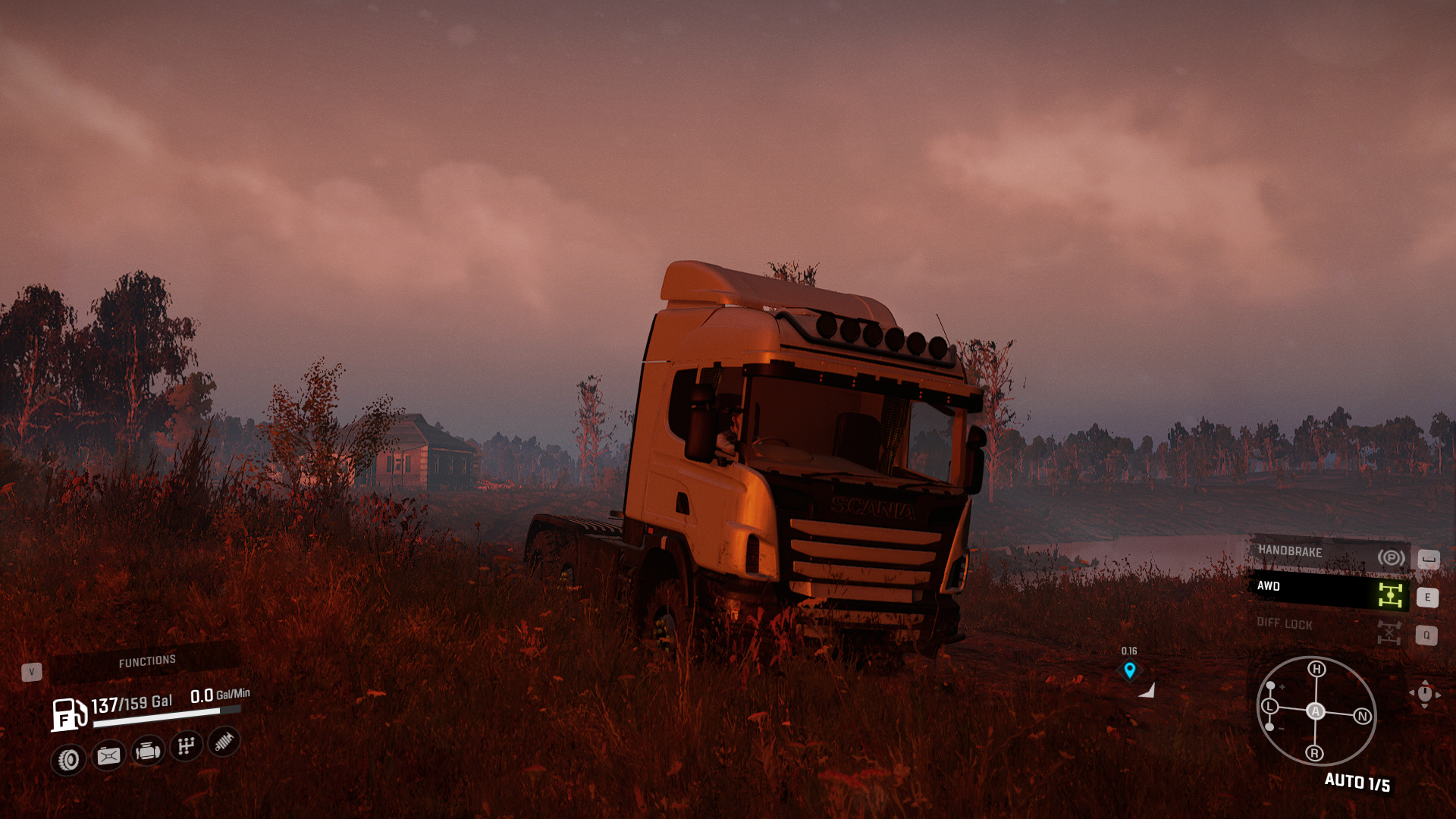Choose the Reverse gear (R)
Viewport: 1456px width, 819px height.
pos(1315,753)
